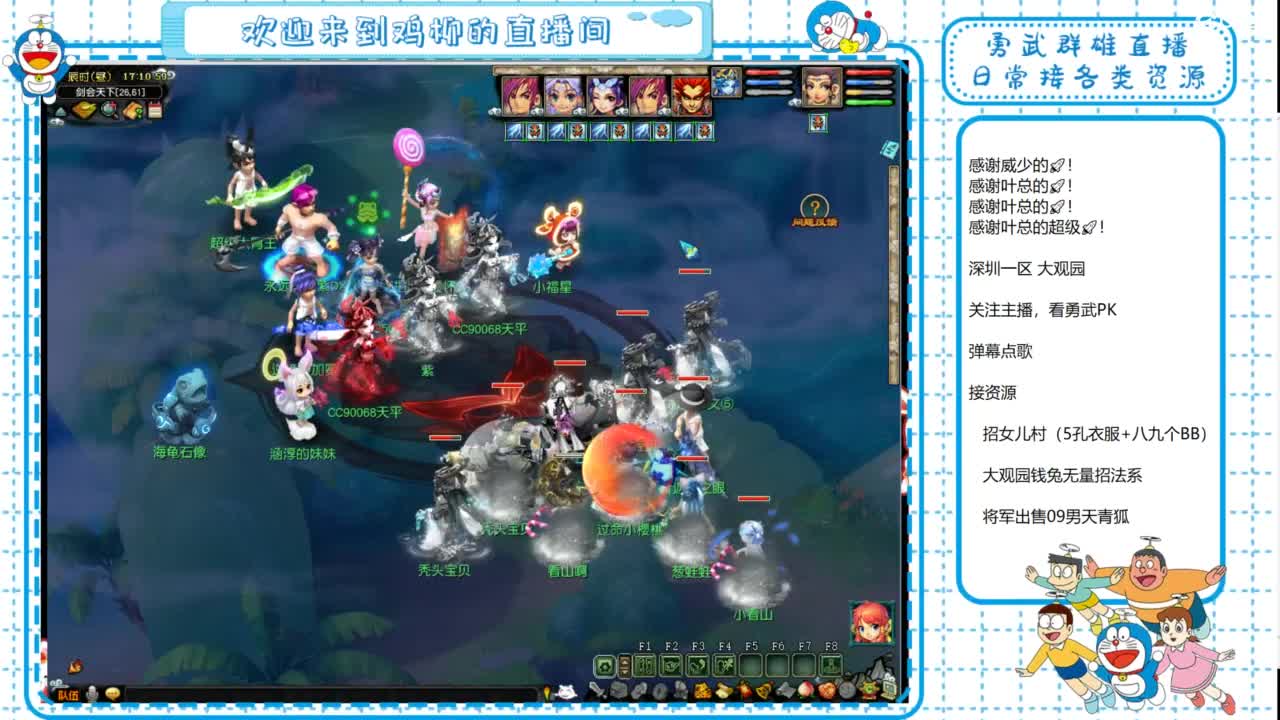Click the sword item icon in the bottom item row
The width and height of the screenshot is (1280, 720).
596,690
